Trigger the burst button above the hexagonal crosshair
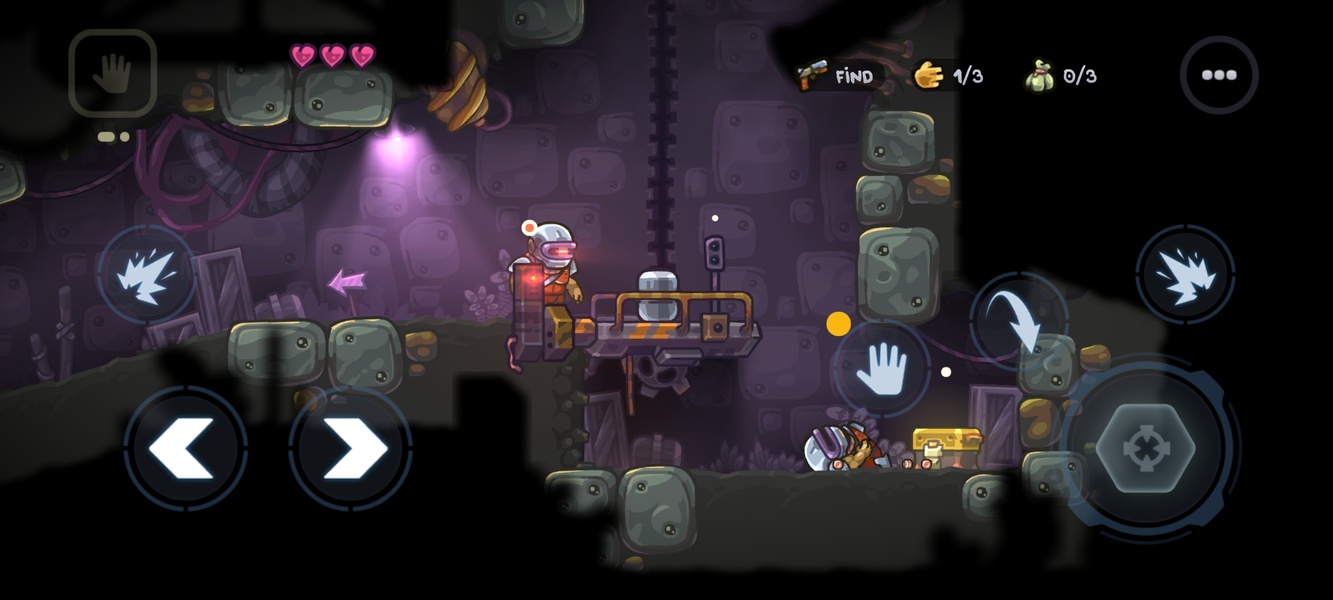This screenshot has height=600, width=1333. [x=1185, y=274]
